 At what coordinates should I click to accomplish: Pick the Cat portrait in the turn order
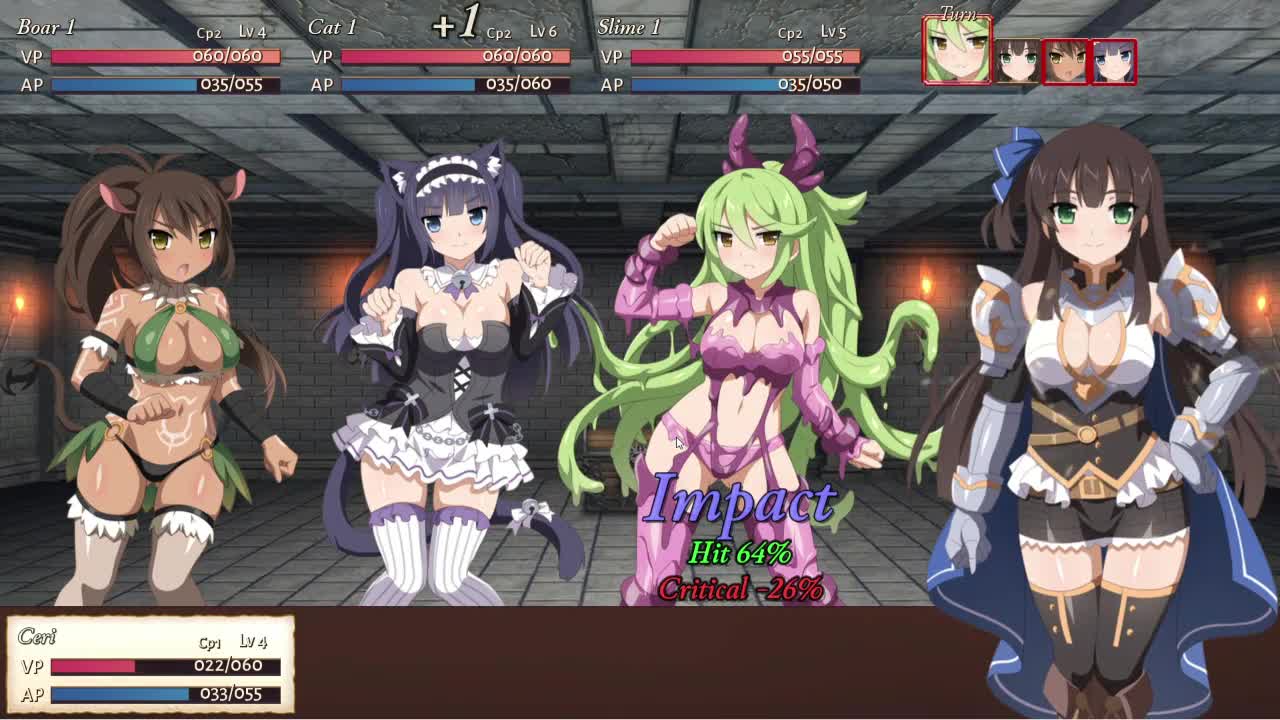[1113, 61]
